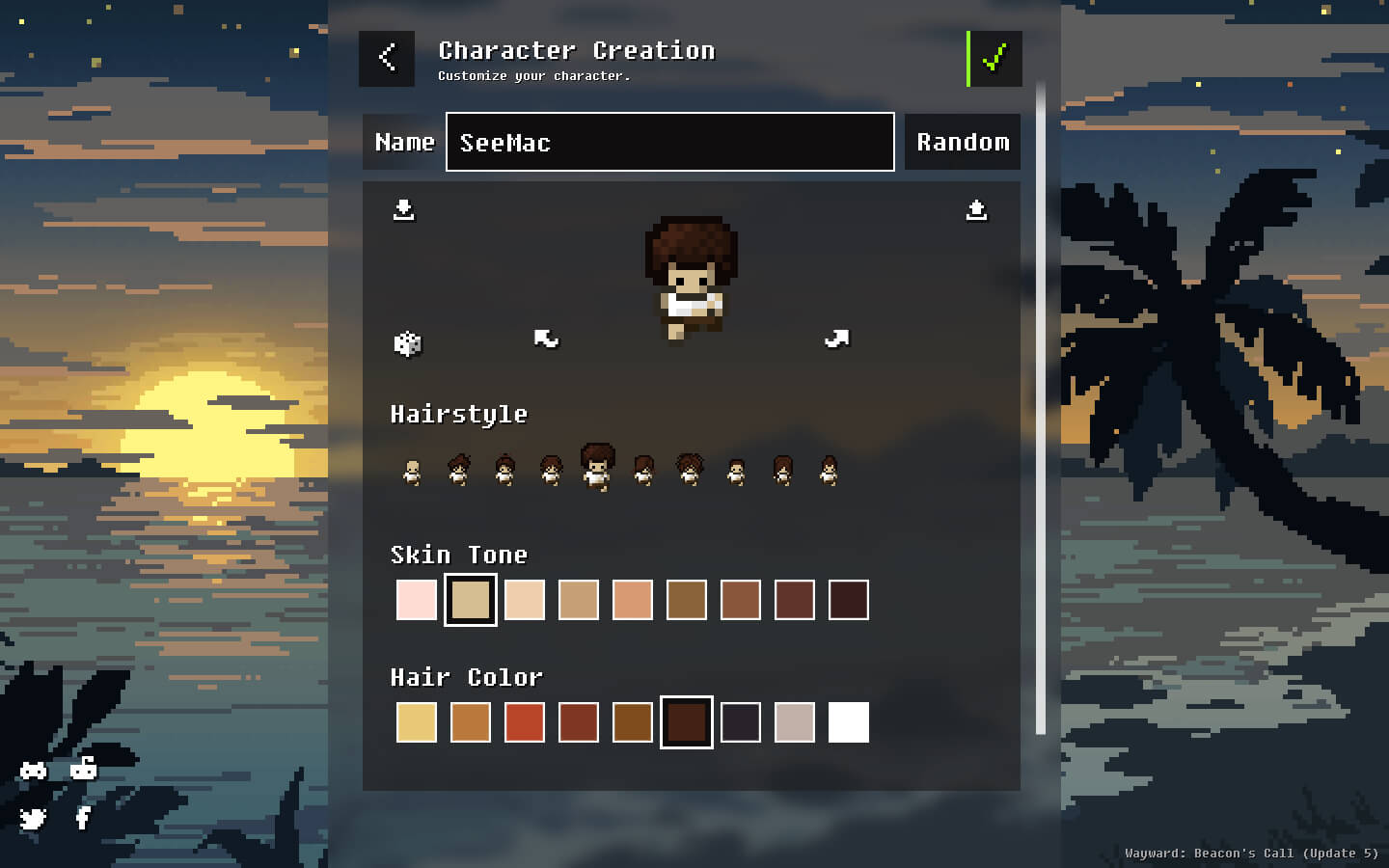Open the Discord link icon

[x=34, y=770]
